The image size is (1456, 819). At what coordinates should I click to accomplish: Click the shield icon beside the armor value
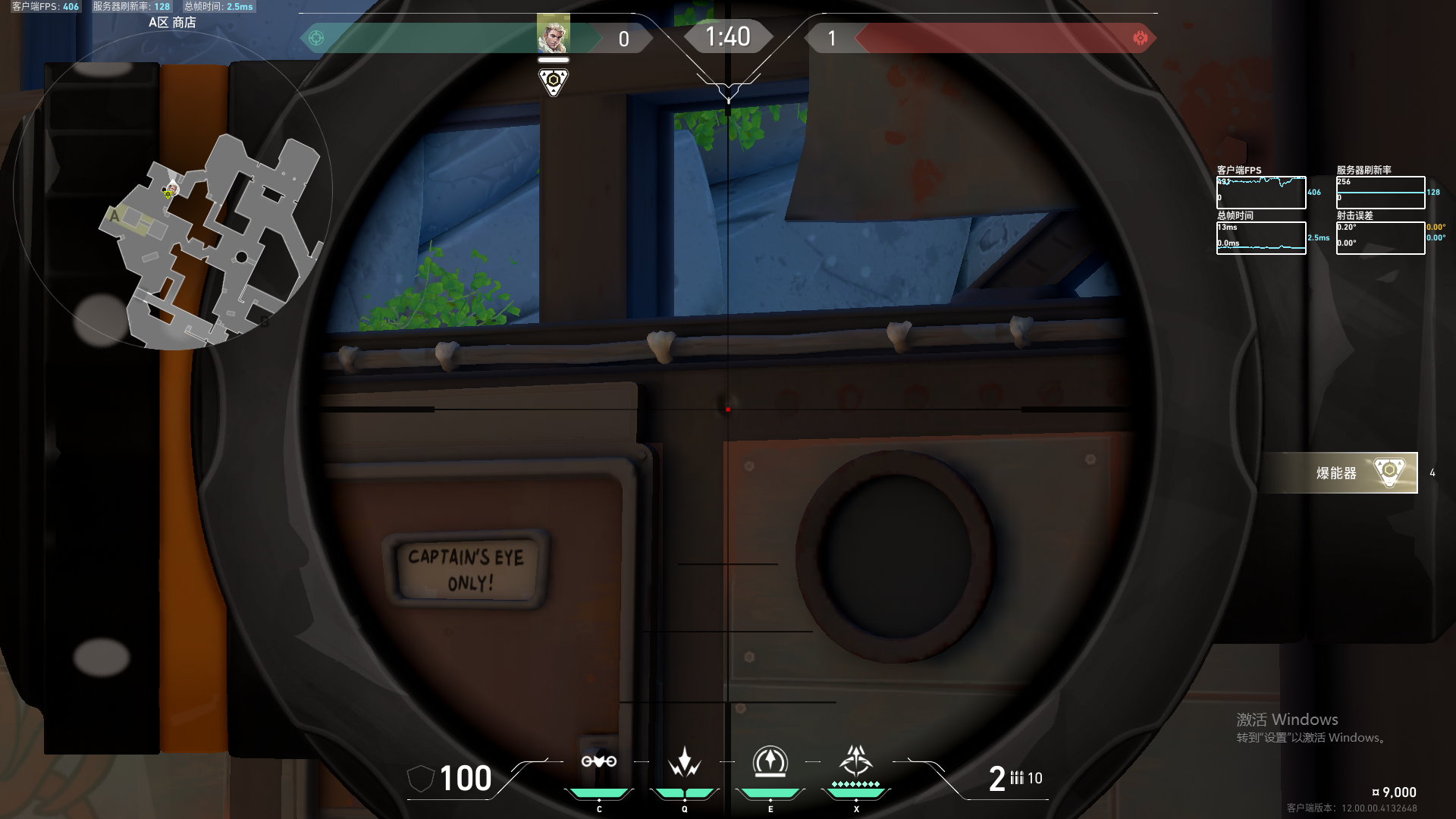click(422, 777)
